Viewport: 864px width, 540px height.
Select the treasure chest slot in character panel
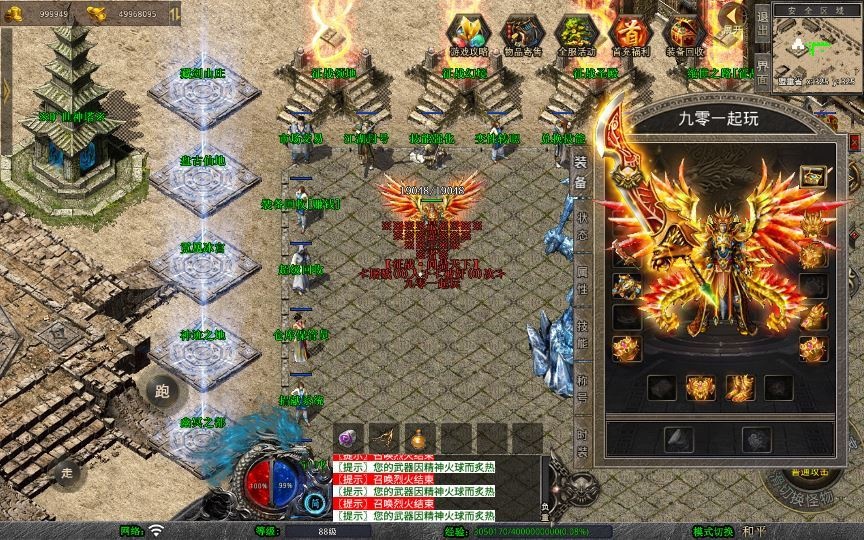point(814,177)
